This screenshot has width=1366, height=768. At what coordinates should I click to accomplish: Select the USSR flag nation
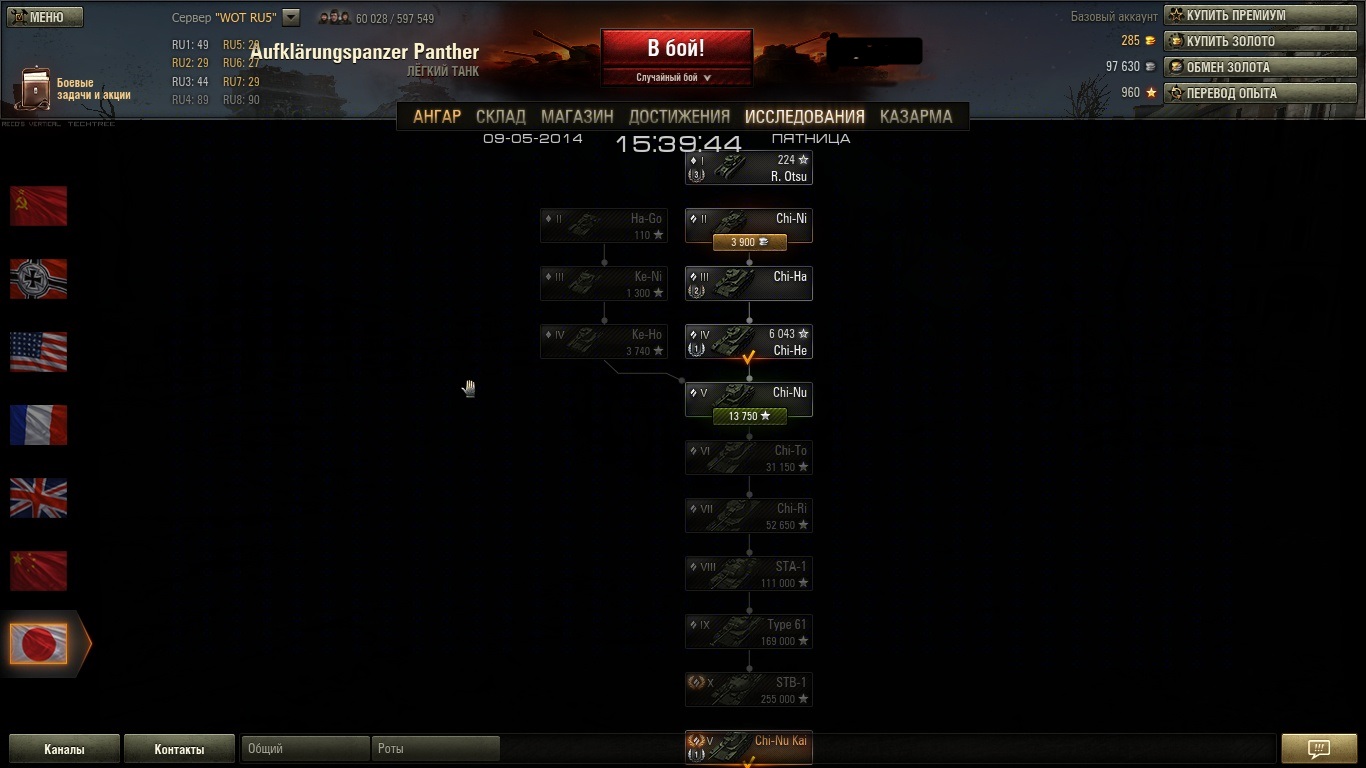click(39, 206)
